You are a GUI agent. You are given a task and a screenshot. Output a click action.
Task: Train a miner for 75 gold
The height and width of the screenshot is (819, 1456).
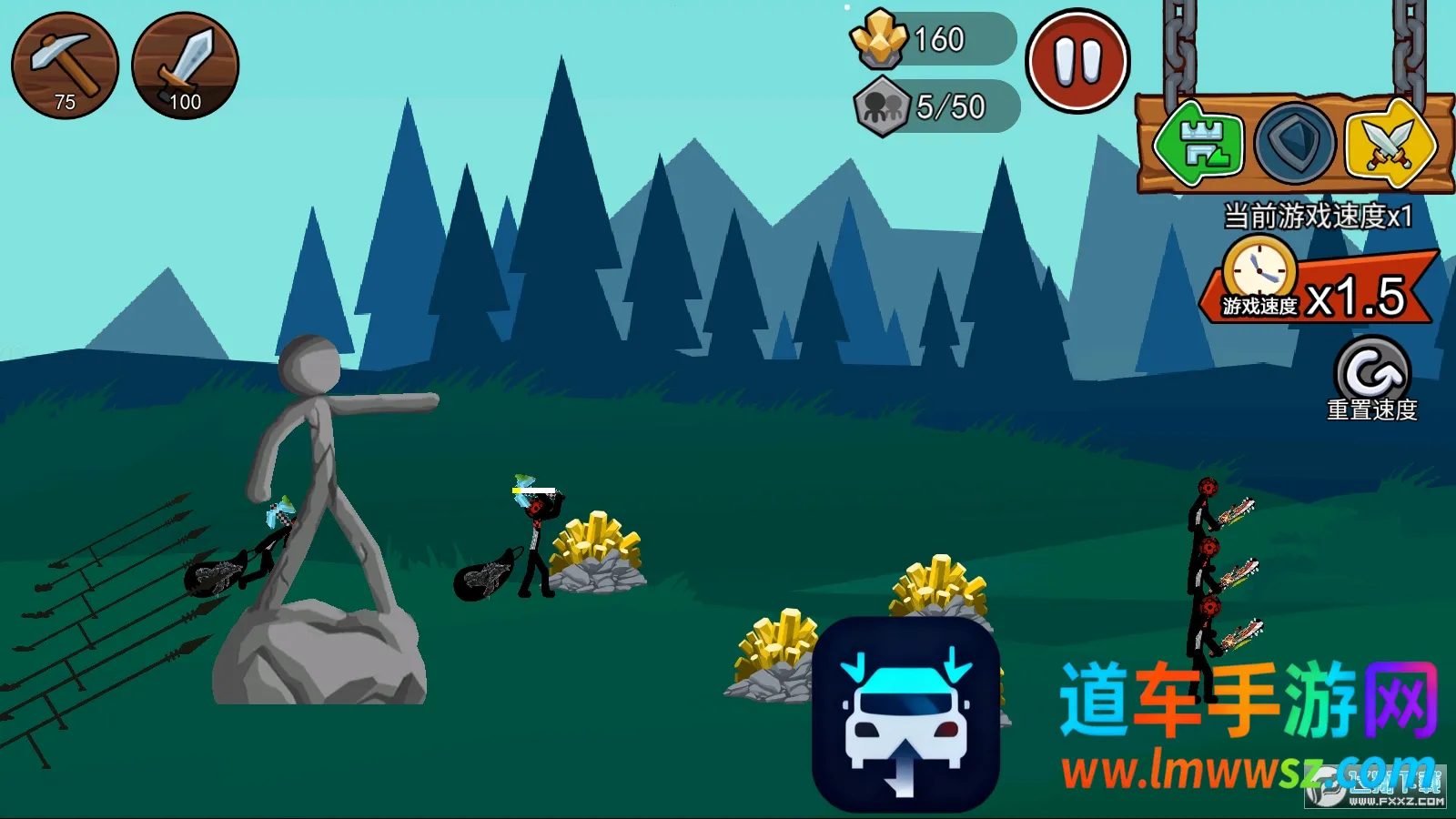[65, 66]
